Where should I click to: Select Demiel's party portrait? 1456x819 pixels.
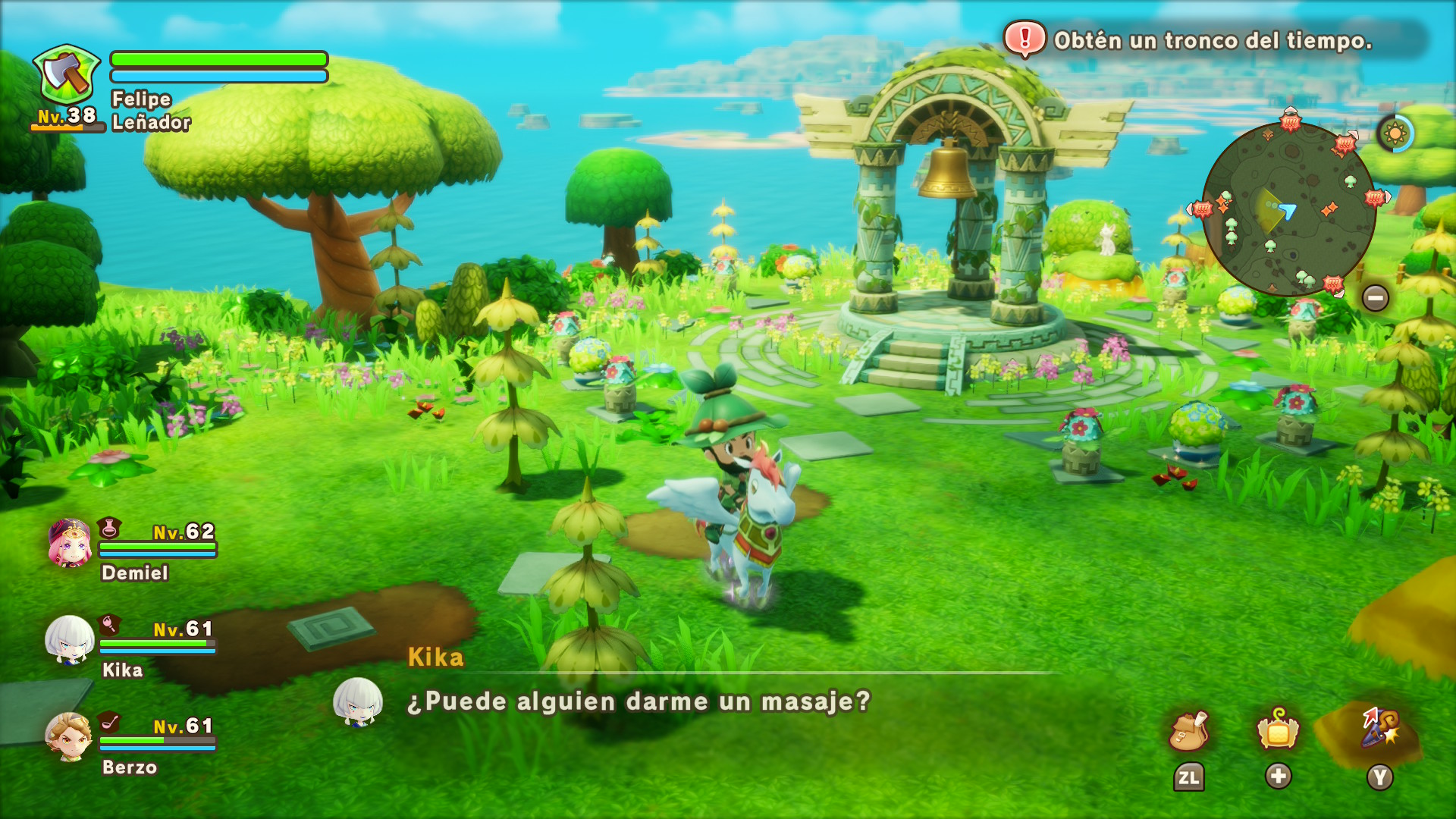tap(70, 543)
